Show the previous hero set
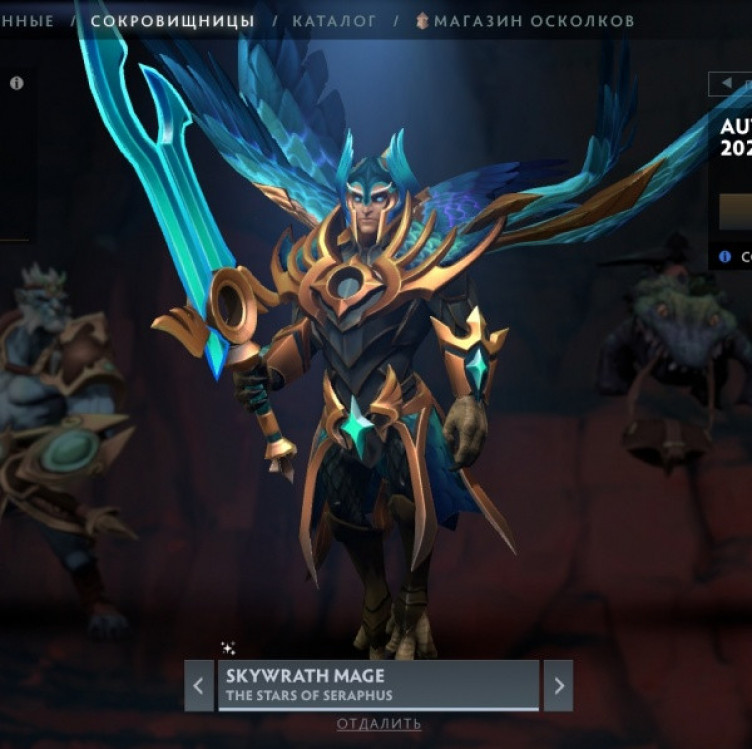The height and width of the screenshot is (749, 752). 198,686
